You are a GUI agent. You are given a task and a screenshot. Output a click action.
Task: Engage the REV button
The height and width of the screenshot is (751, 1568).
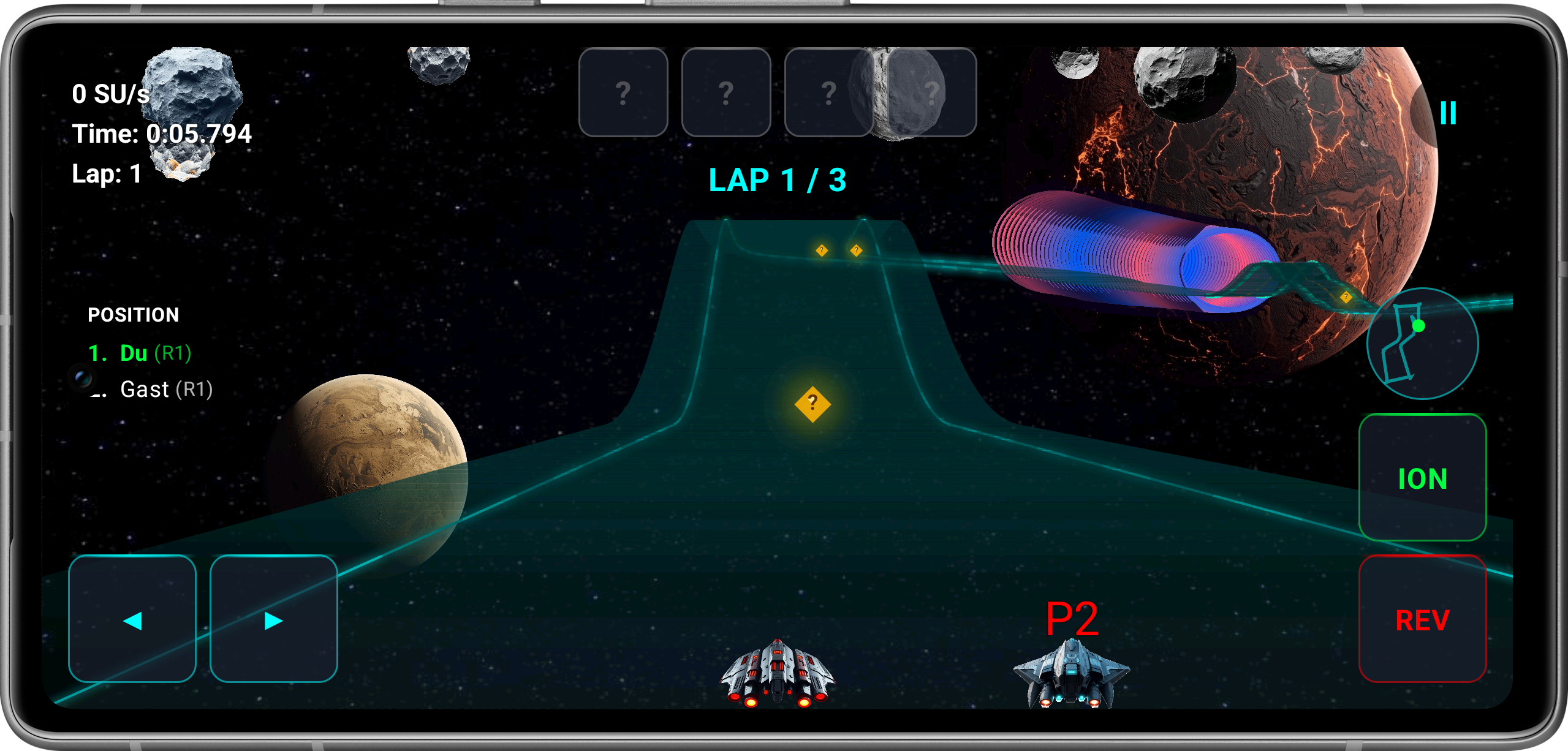[x=1423, y=621]
